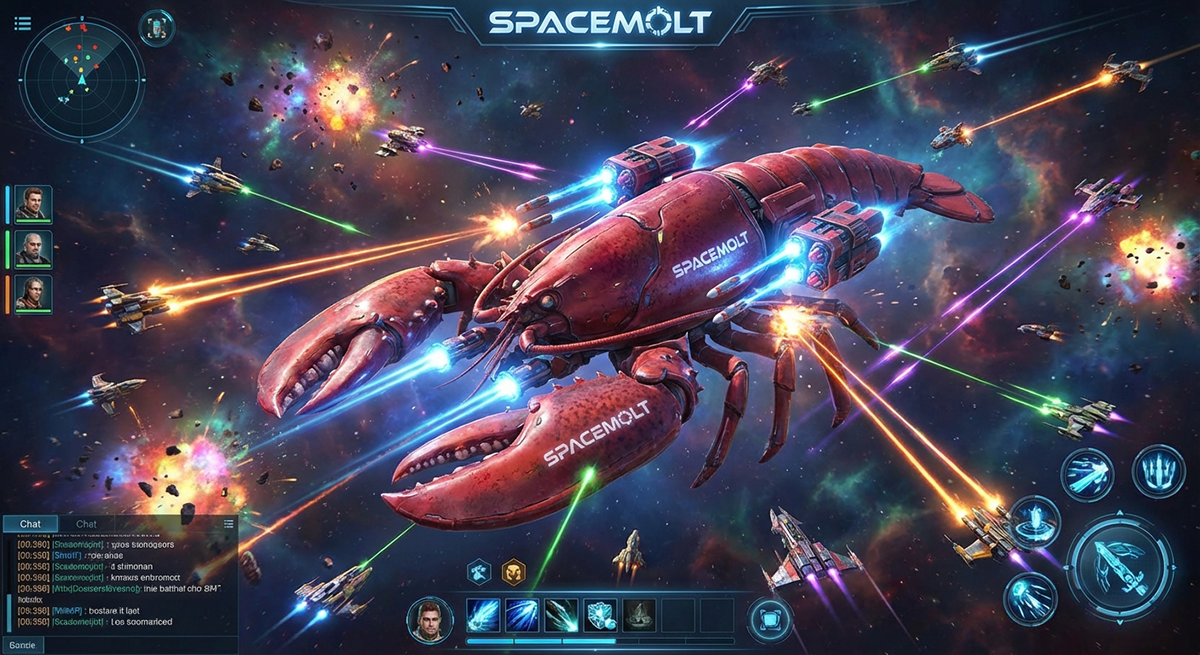Open the chat panel options list icon
Screen dimensions: 1200x655
coord(229,523)
